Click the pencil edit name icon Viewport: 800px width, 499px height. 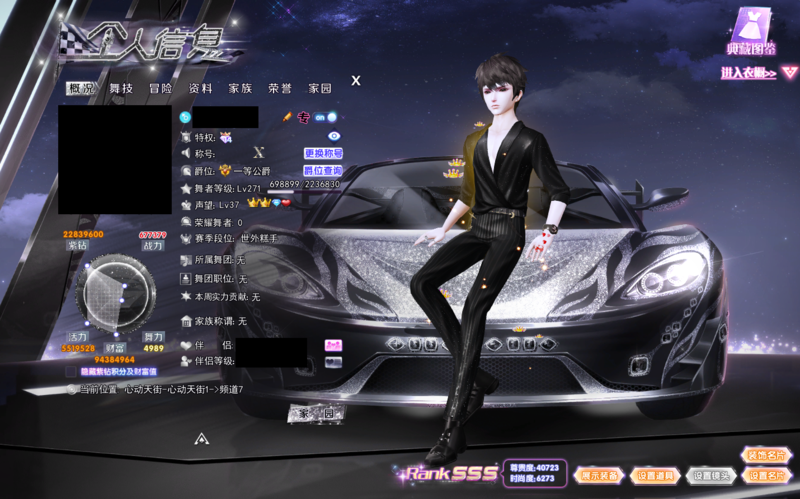tap(286, 117)
